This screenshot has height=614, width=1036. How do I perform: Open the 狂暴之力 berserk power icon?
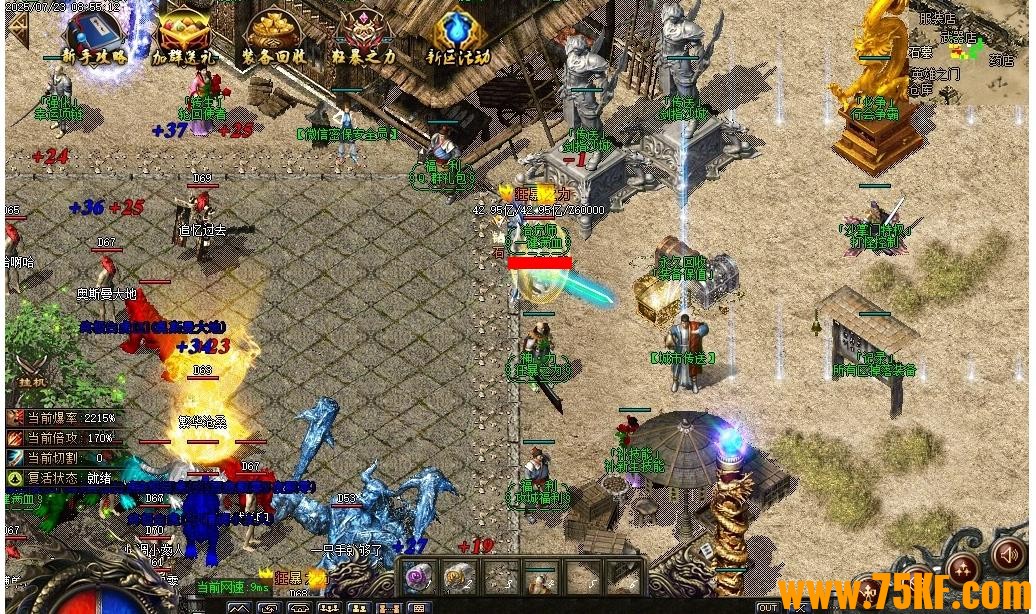(x=364, y=38)
